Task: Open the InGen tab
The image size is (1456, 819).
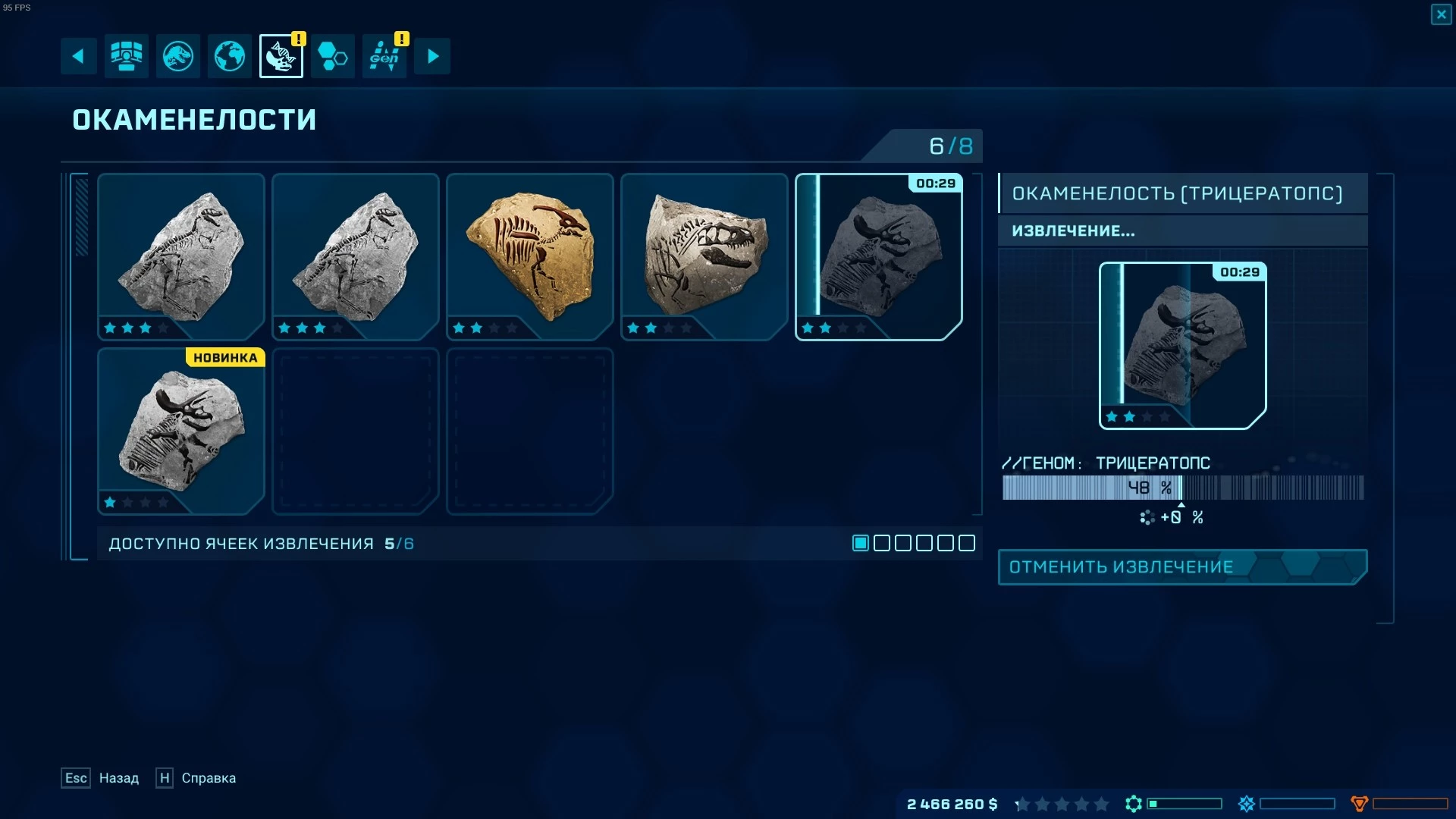Action: pos(384,56)
